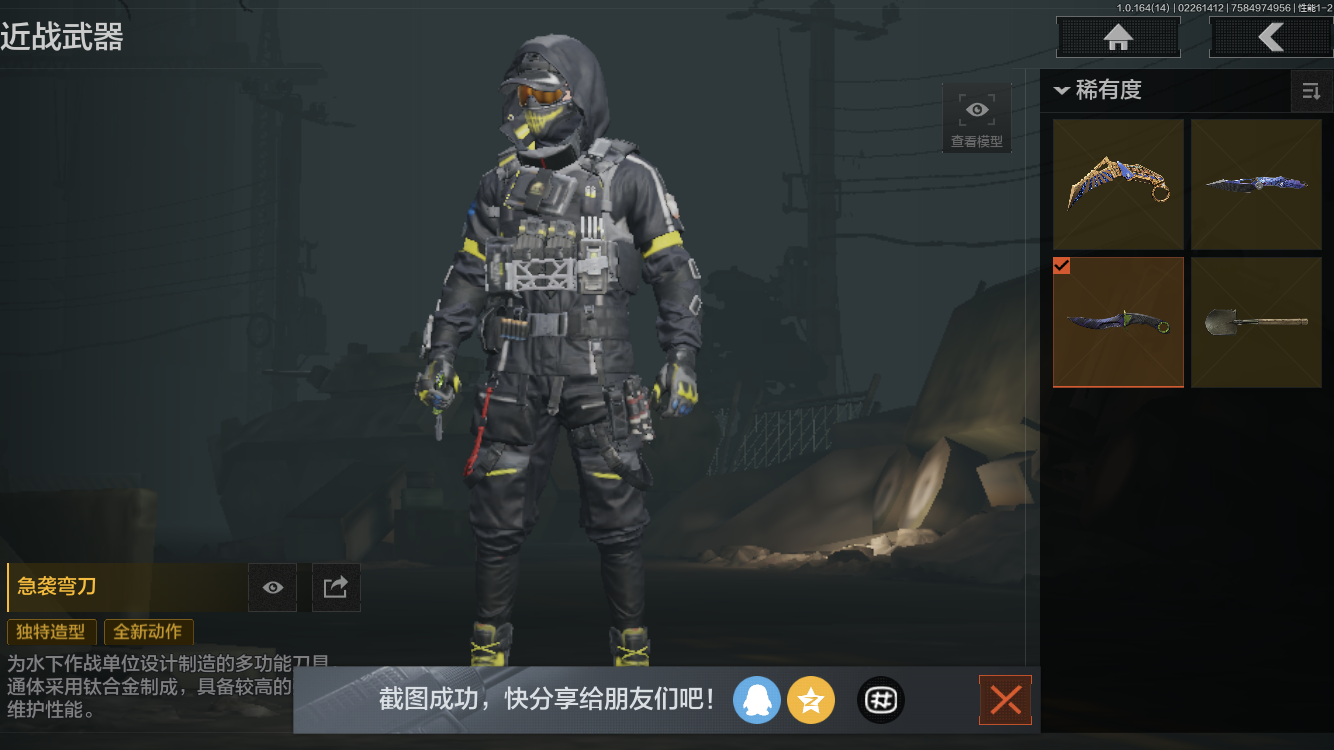Toggle the eye preview next to 急袭弯刀 name
The width and height of the screenshot is (1334, 750).
tap(272, 587)
